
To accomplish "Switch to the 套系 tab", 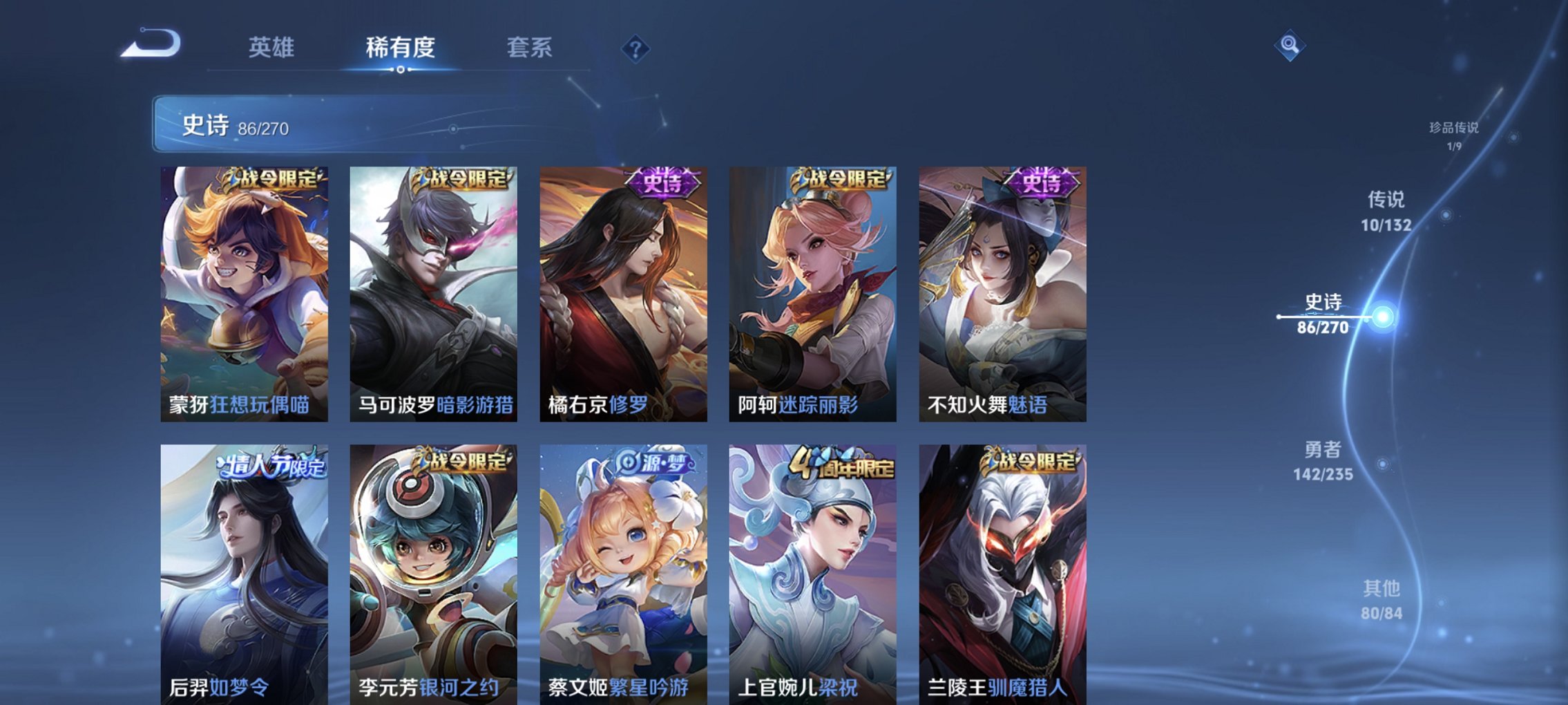I will [528, 47].
